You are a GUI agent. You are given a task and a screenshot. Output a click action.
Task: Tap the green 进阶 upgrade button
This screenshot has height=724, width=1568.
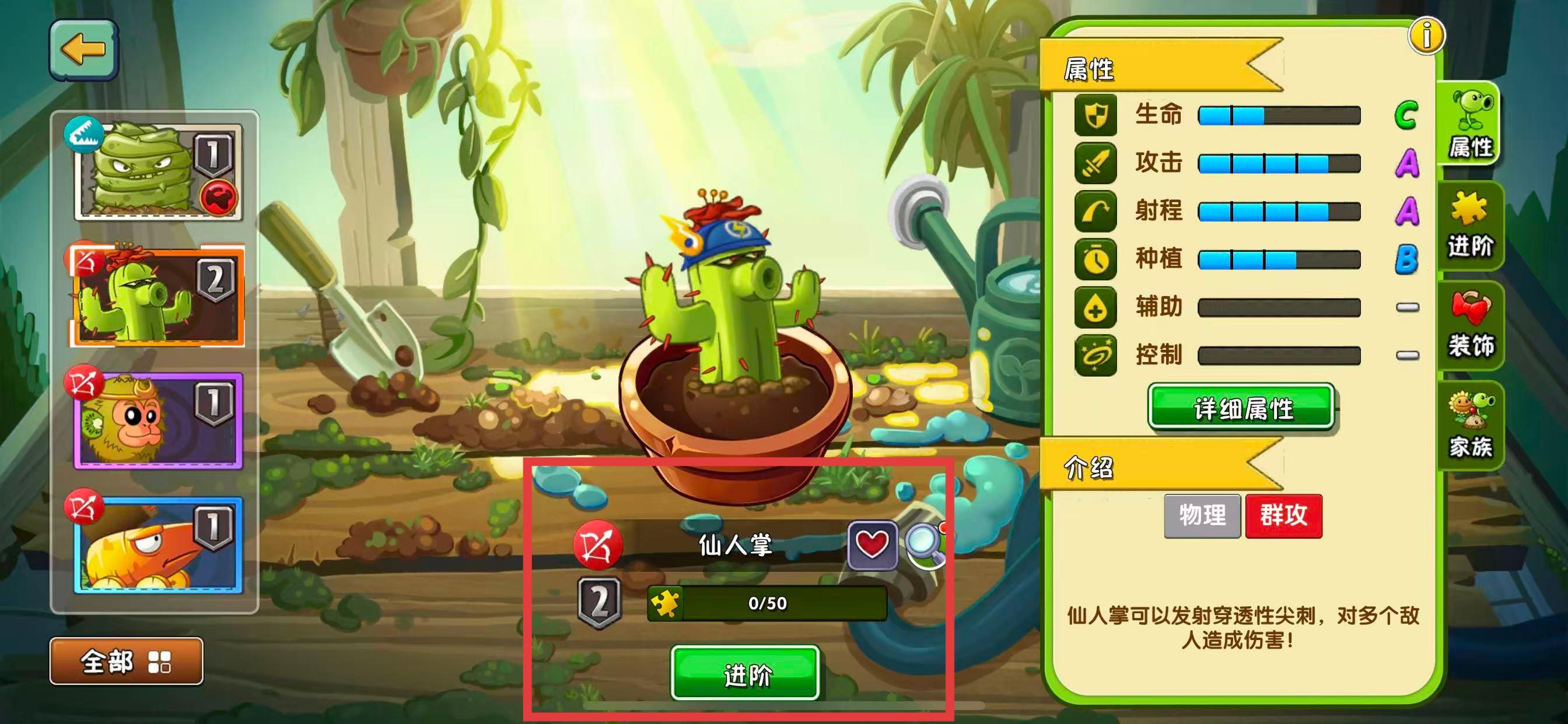pyautogui.click(x=745, y=673)
